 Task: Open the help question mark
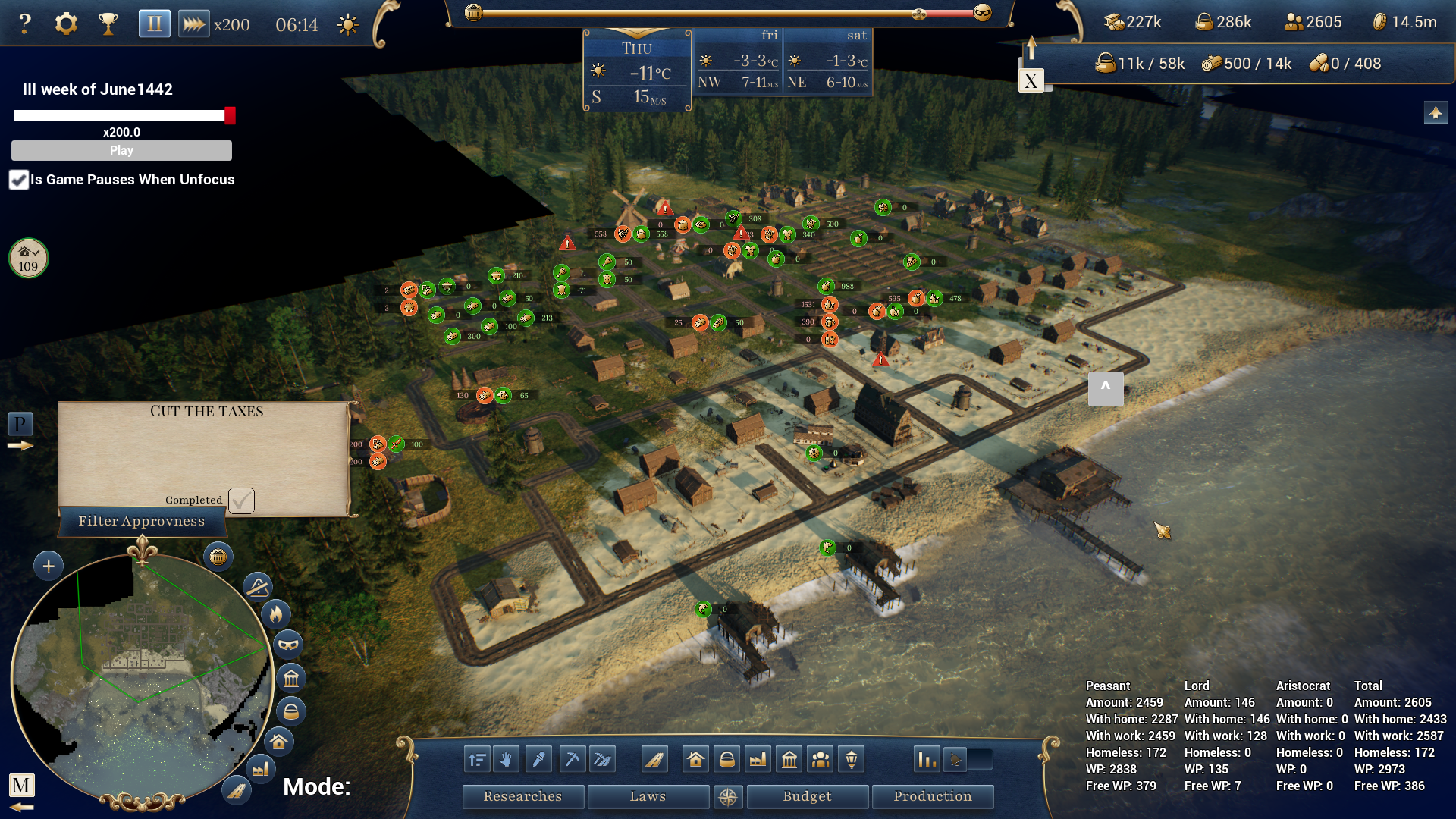(25, 24)
